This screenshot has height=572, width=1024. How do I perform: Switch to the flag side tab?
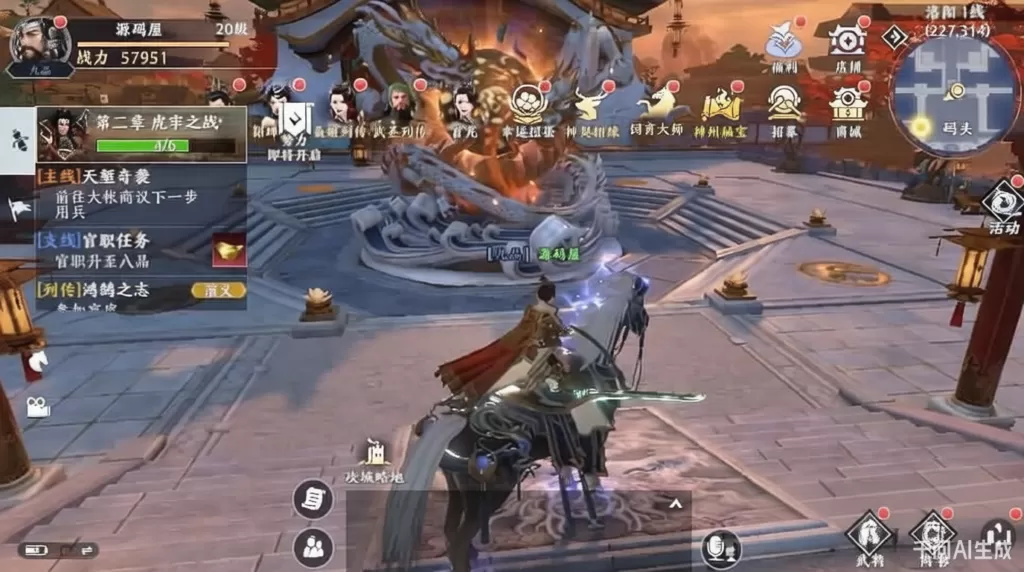tap(19, 208)
